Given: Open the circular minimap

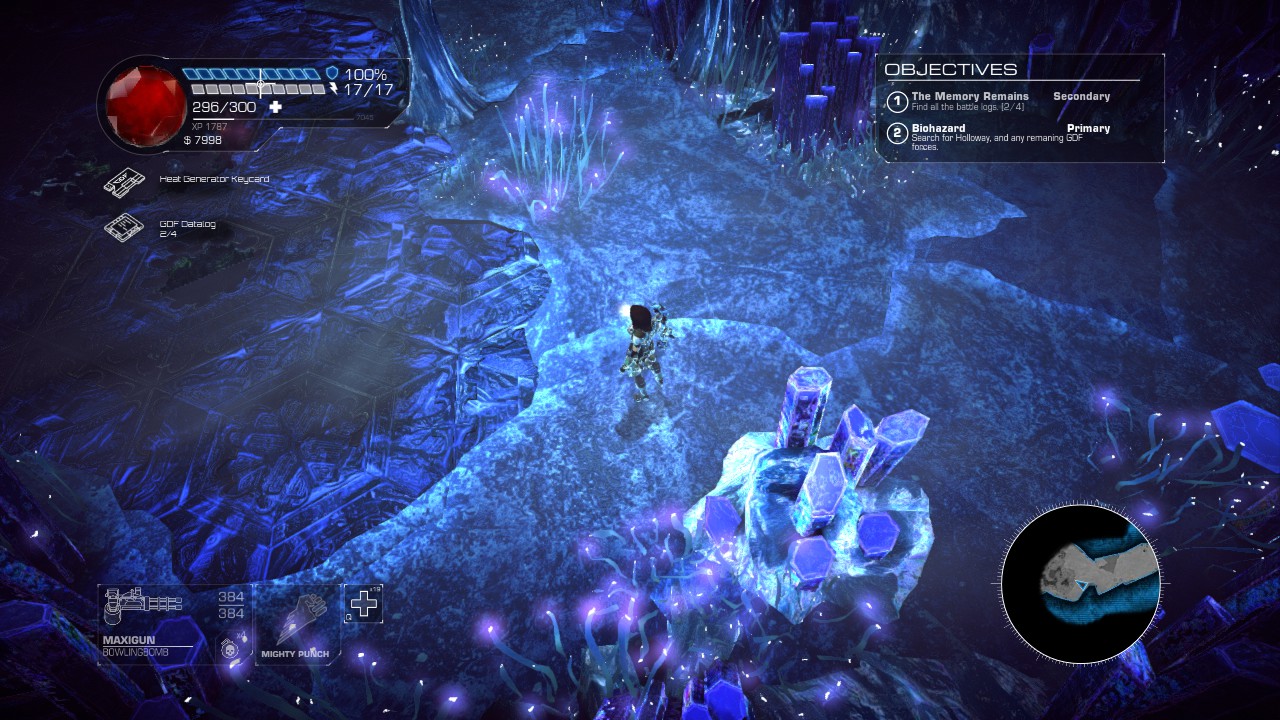Looking at the screenshot, I should [x=1080, y=585].
